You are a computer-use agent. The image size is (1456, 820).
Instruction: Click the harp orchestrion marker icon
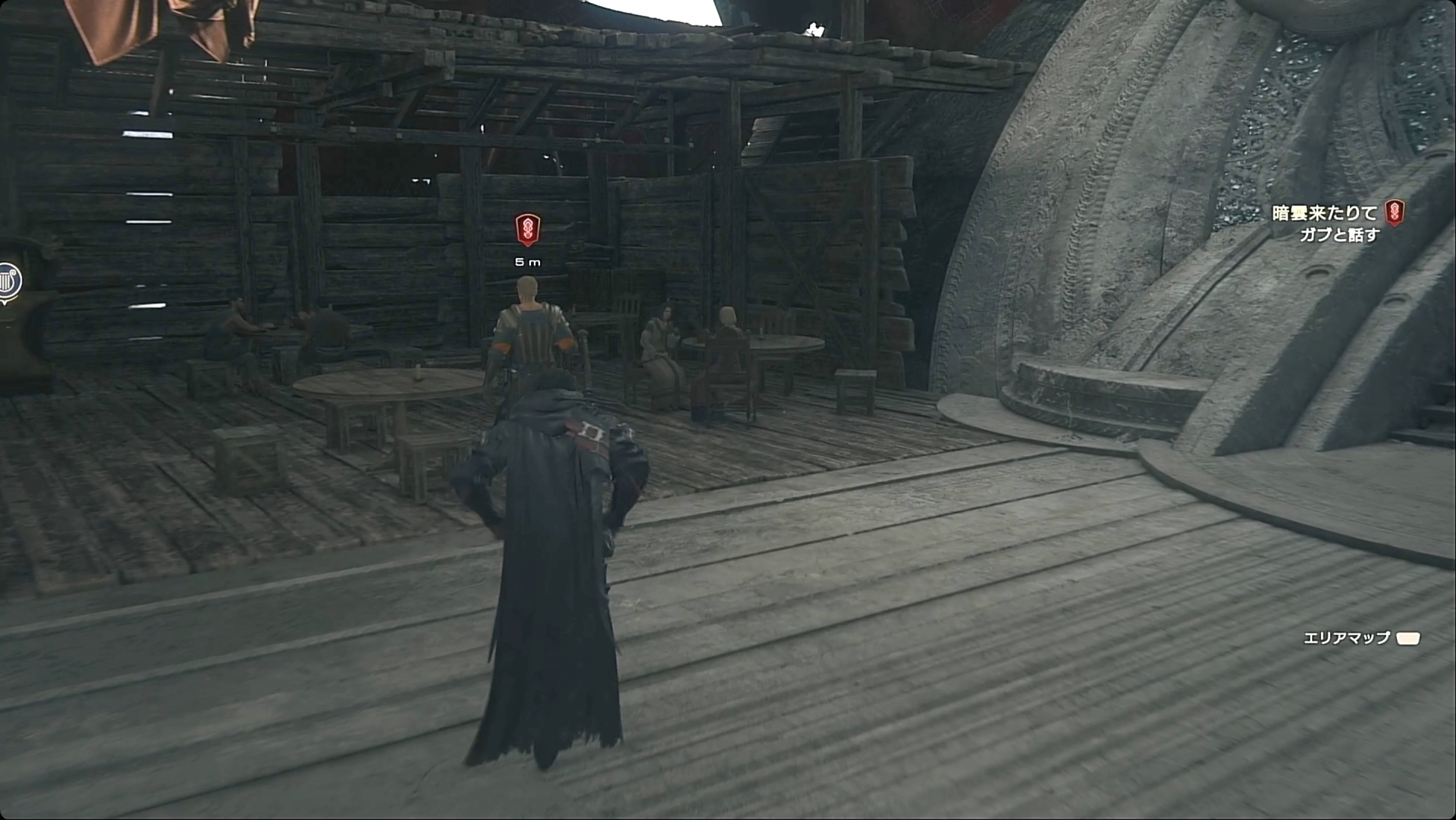(x=8, y=278)
